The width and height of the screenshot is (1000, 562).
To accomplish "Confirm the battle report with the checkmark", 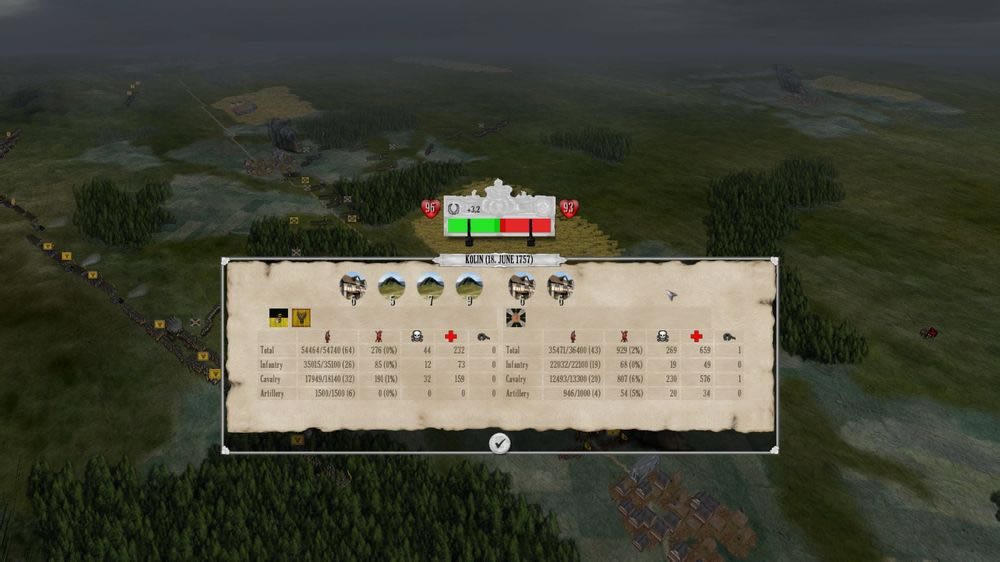I will click(500, 442).
